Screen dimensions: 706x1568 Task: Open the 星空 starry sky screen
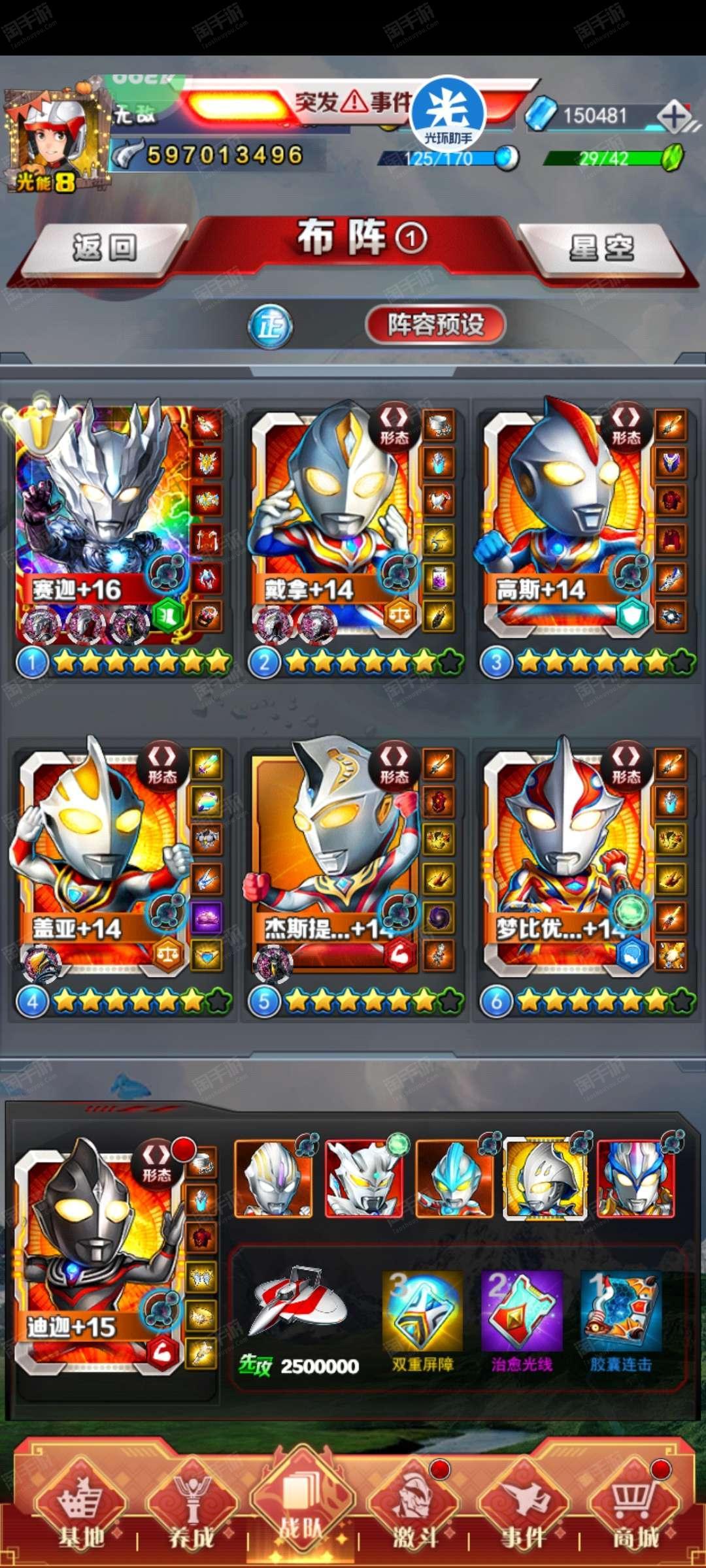[601, 248]
